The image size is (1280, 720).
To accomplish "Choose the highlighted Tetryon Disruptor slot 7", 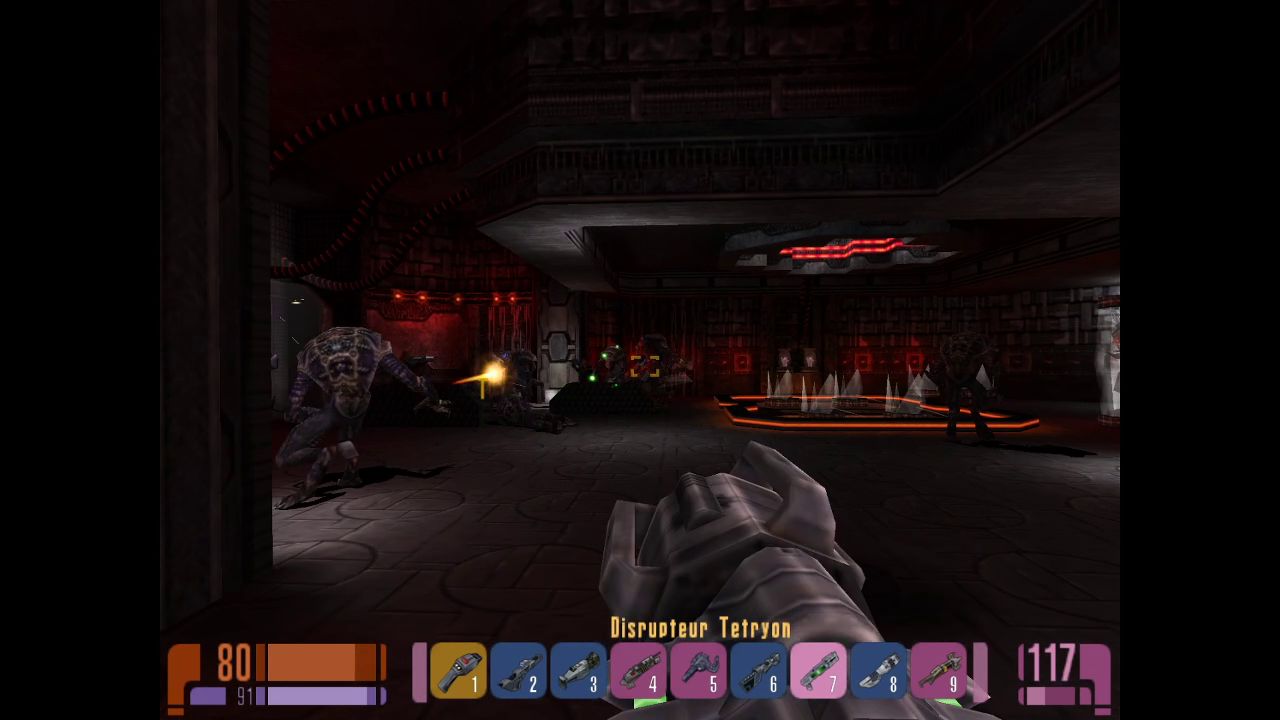I will (818, 670).
